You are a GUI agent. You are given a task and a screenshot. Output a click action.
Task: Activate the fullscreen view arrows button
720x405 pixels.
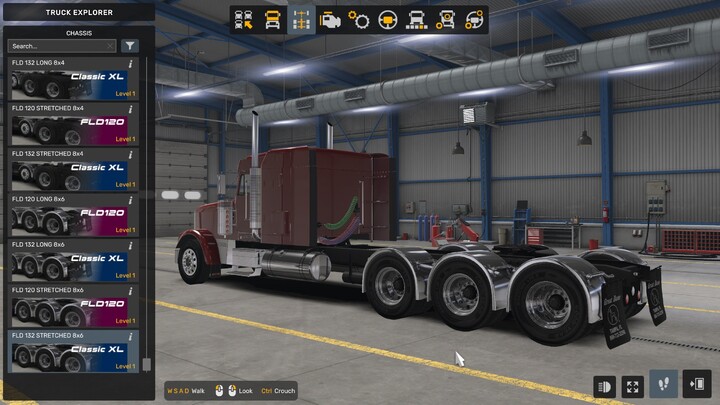point(633,385)
